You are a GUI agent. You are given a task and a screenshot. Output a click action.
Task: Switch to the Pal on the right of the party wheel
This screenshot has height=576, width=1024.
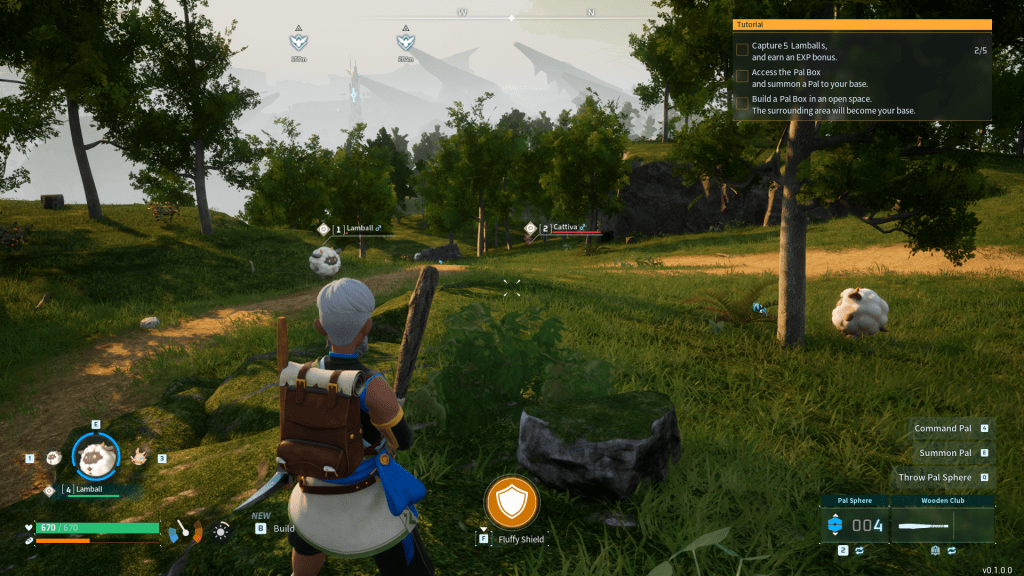pyautogui.click(x=140, y=456)
